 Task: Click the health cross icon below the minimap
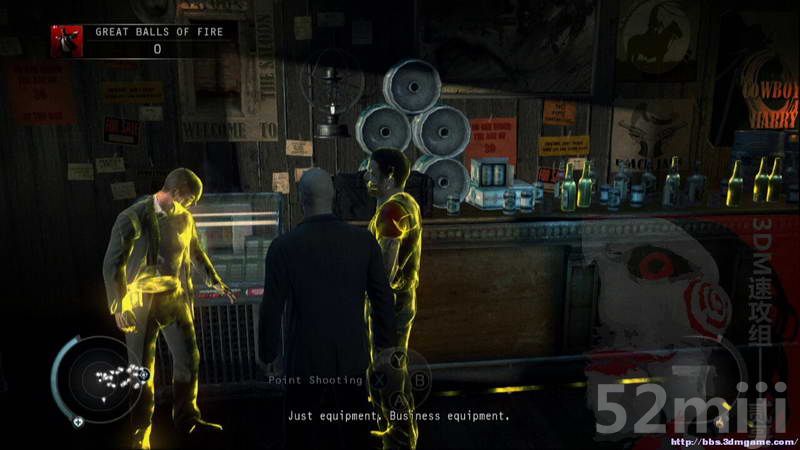[78, 421]
